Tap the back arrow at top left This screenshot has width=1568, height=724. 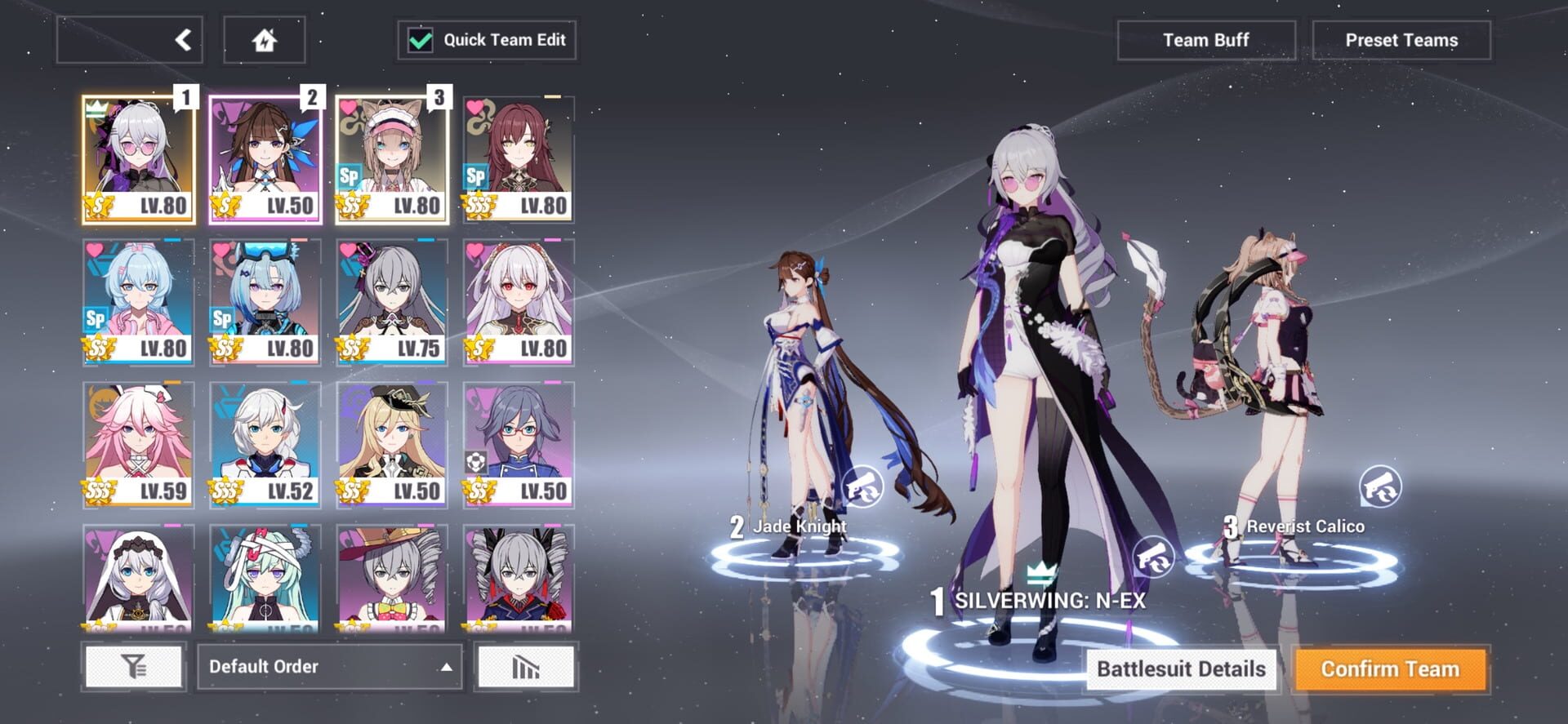click(129, 39)
